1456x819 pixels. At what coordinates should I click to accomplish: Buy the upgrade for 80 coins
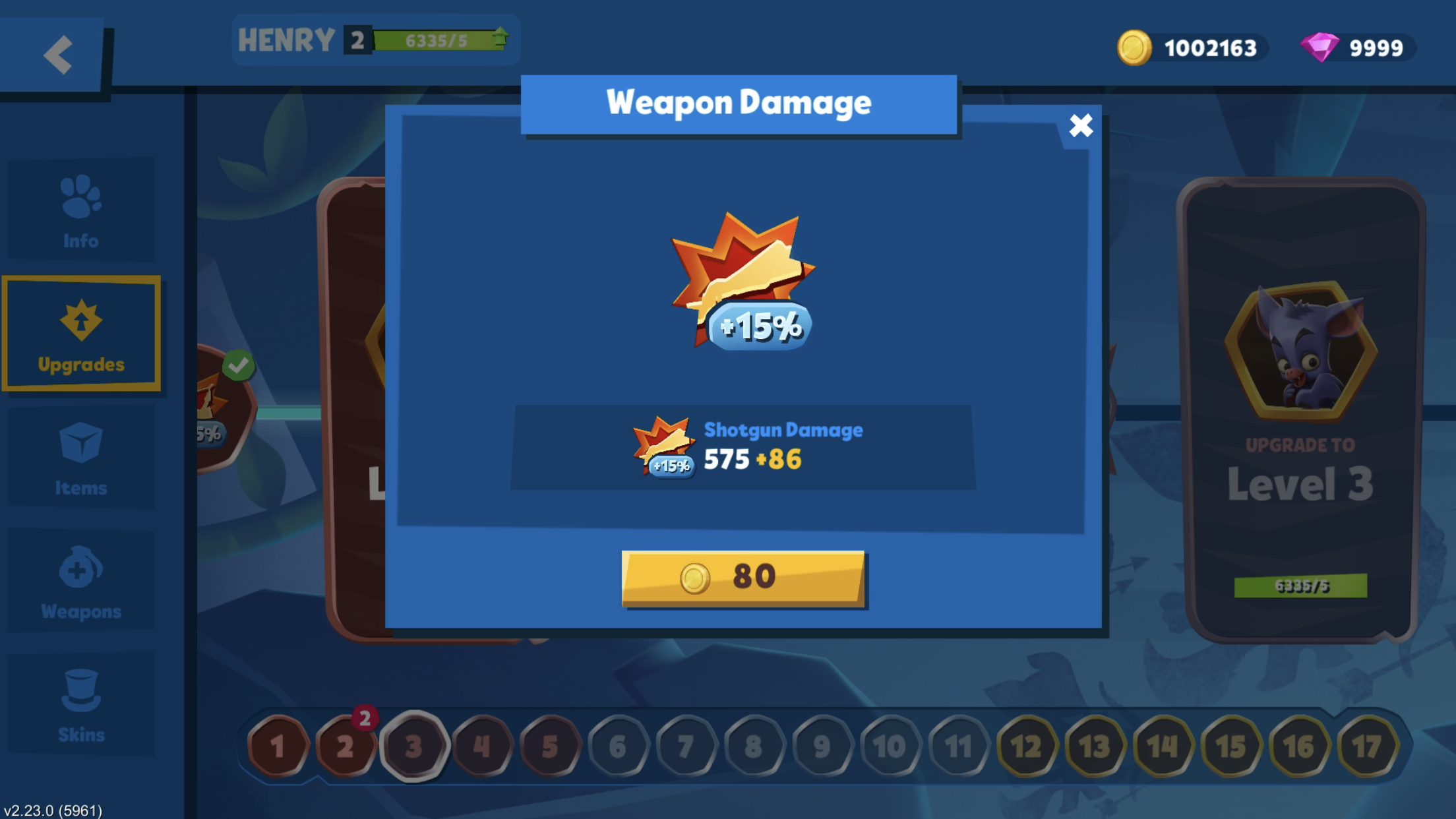coord(743,578)
